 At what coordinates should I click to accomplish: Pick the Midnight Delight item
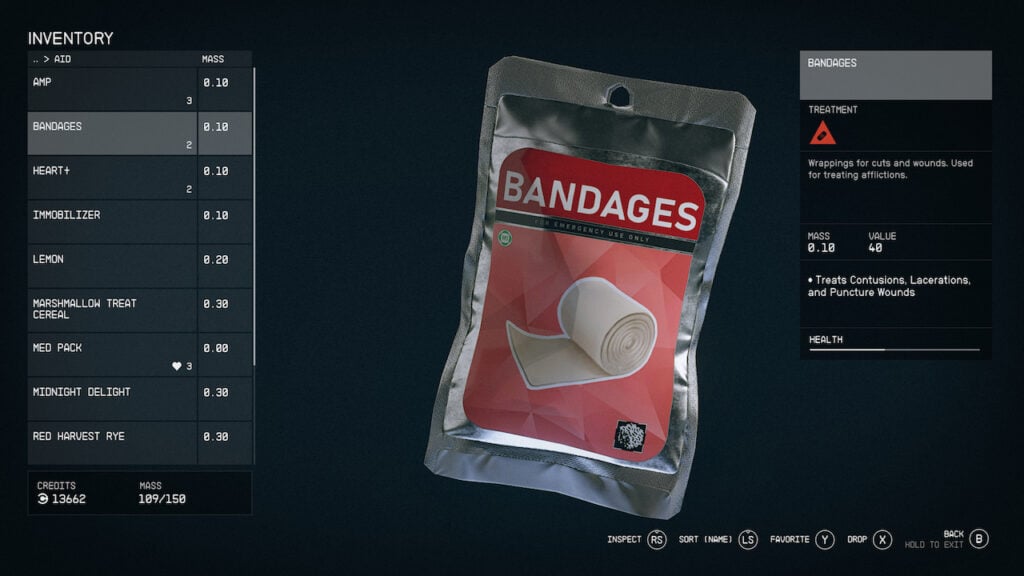(112, 398)
